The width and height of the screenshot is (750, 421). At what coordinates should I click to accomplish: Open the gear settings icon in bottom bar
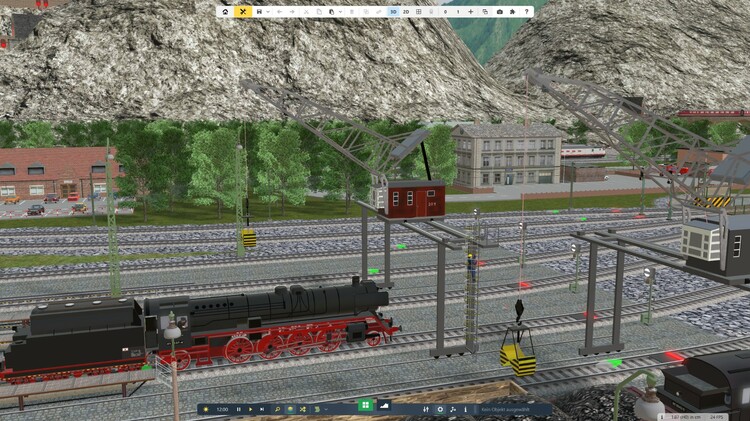pos(440,409)
